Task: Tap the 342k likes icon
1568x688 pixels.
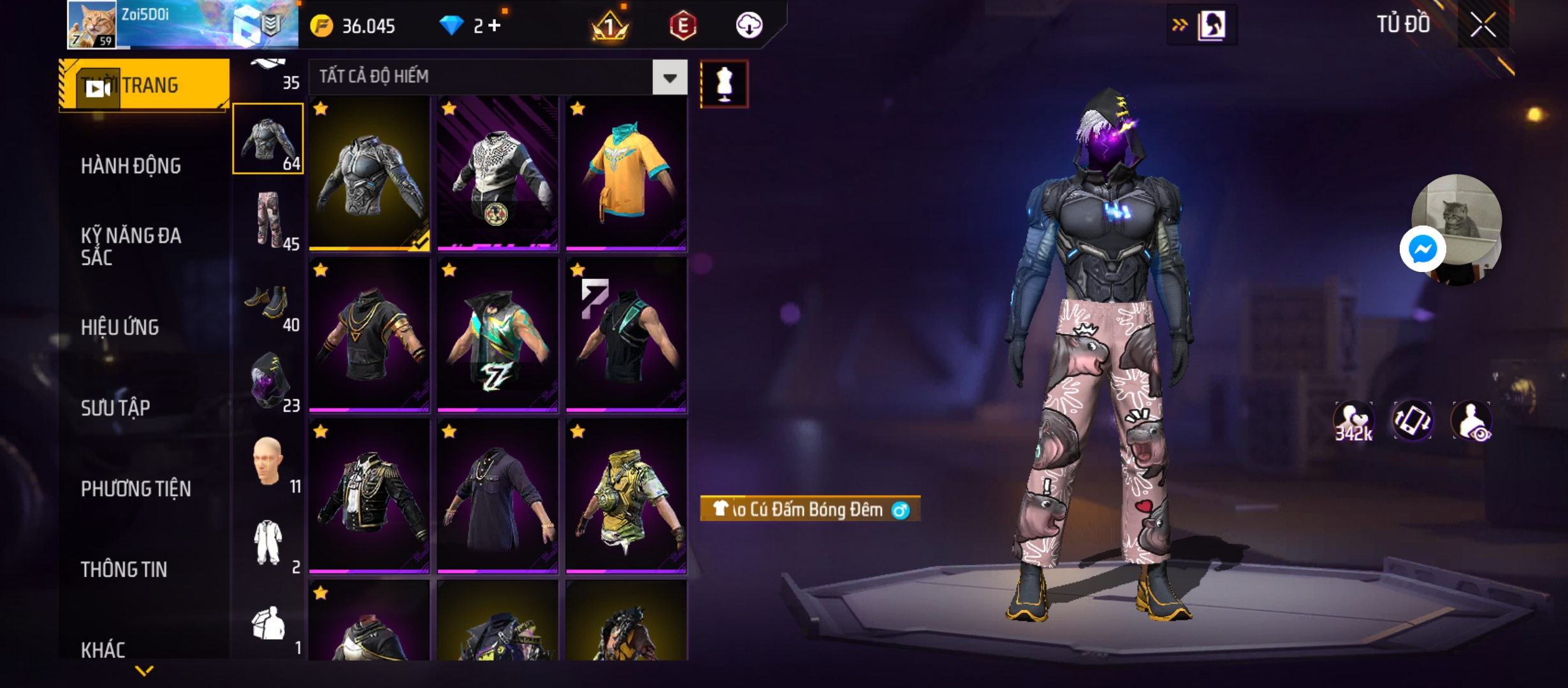Action: pyautogui.click(x=1353, y=422)
